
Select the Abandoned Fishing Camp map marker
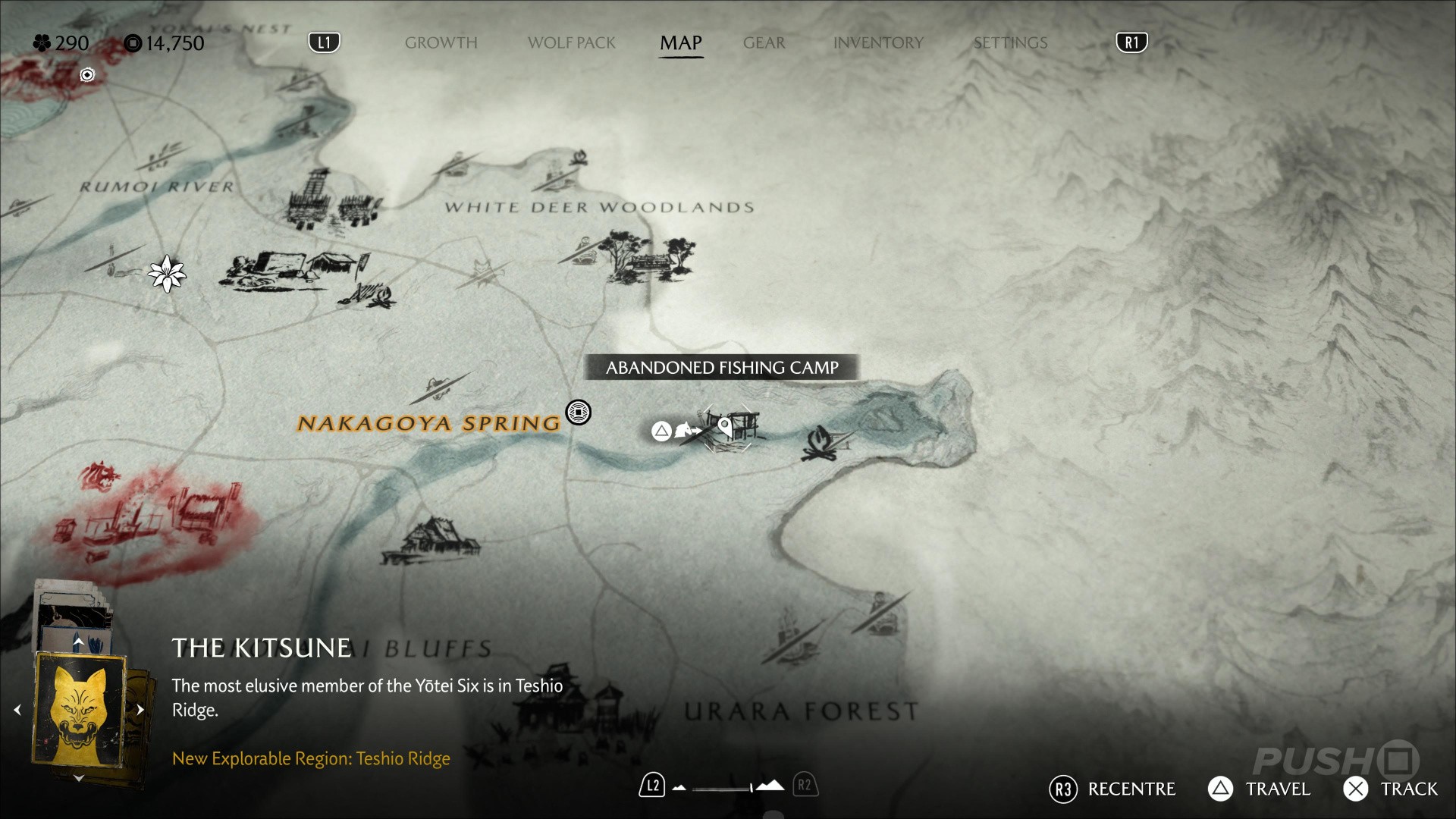[x=728, y=428]
